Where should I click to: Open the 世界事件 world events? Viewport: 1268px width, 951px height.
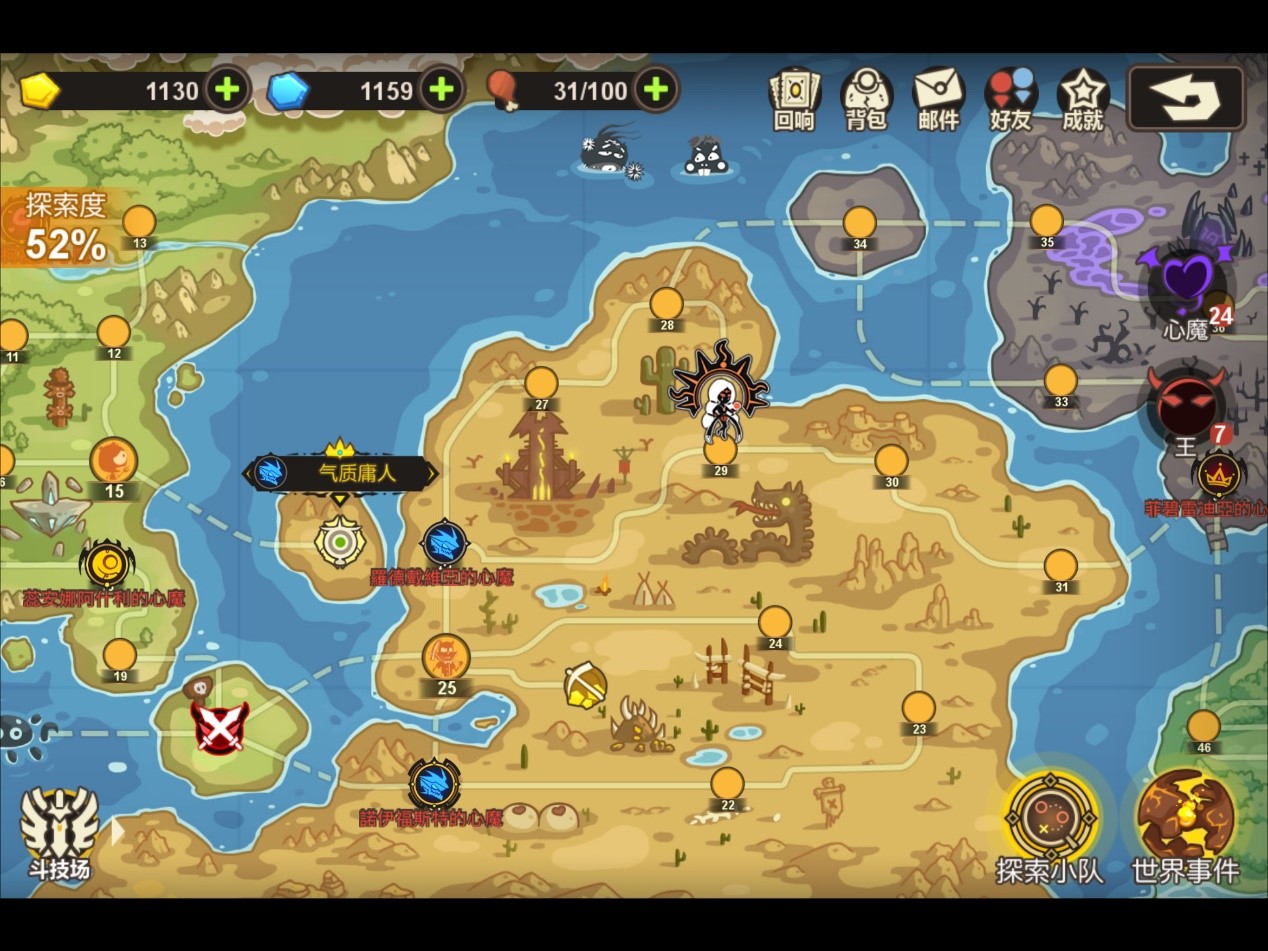(1185, 825)
